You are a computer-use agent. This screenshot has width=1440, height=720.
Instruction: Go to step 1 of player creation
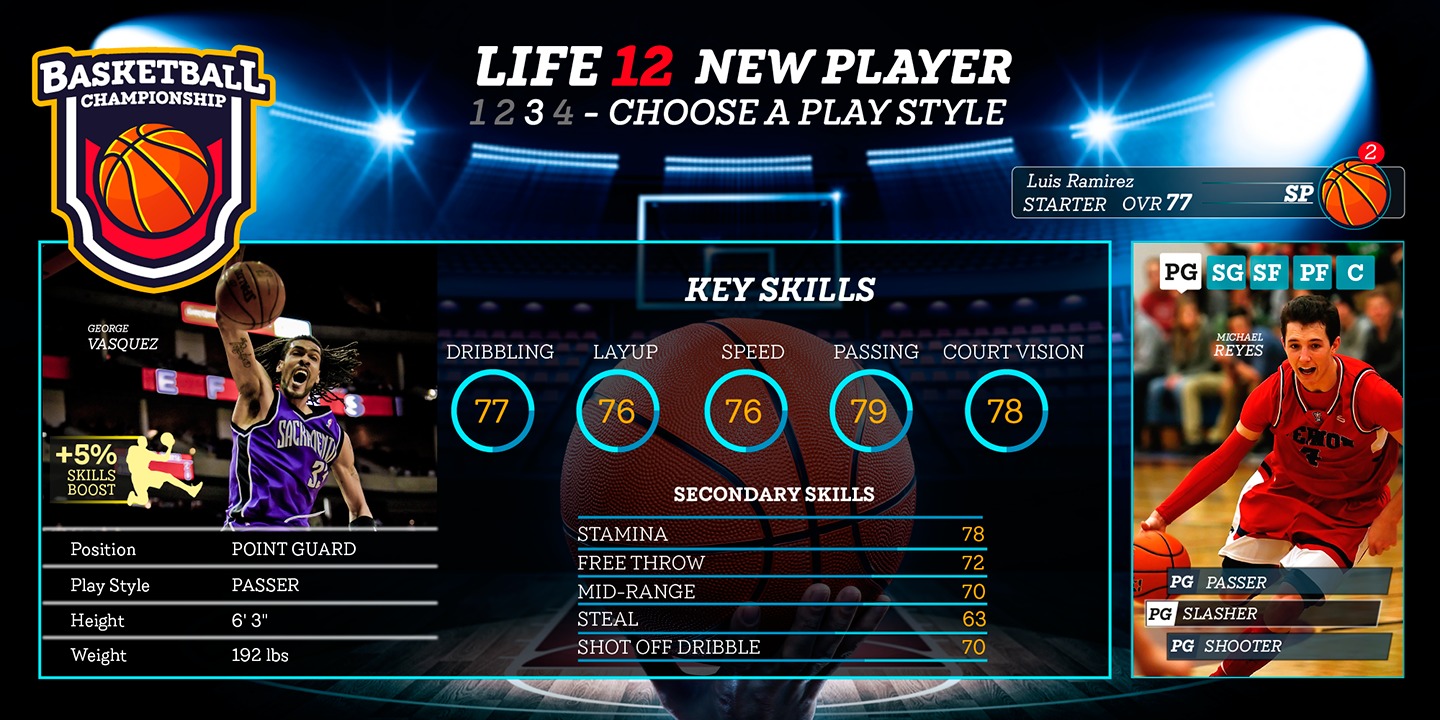[x=478, y=113]
